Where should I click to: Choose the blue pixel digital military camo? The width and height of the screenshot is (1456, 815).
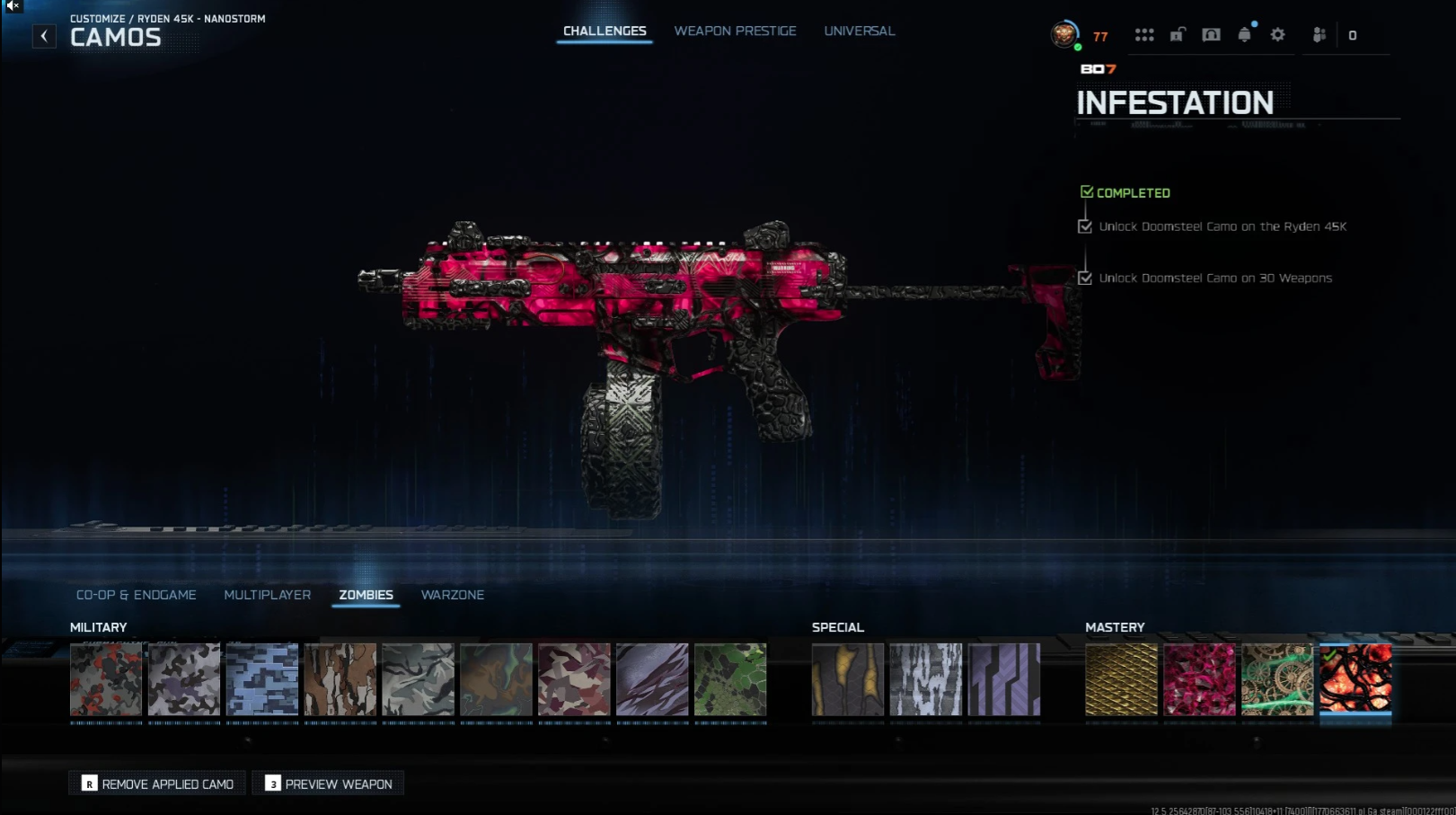coord(262,679)
